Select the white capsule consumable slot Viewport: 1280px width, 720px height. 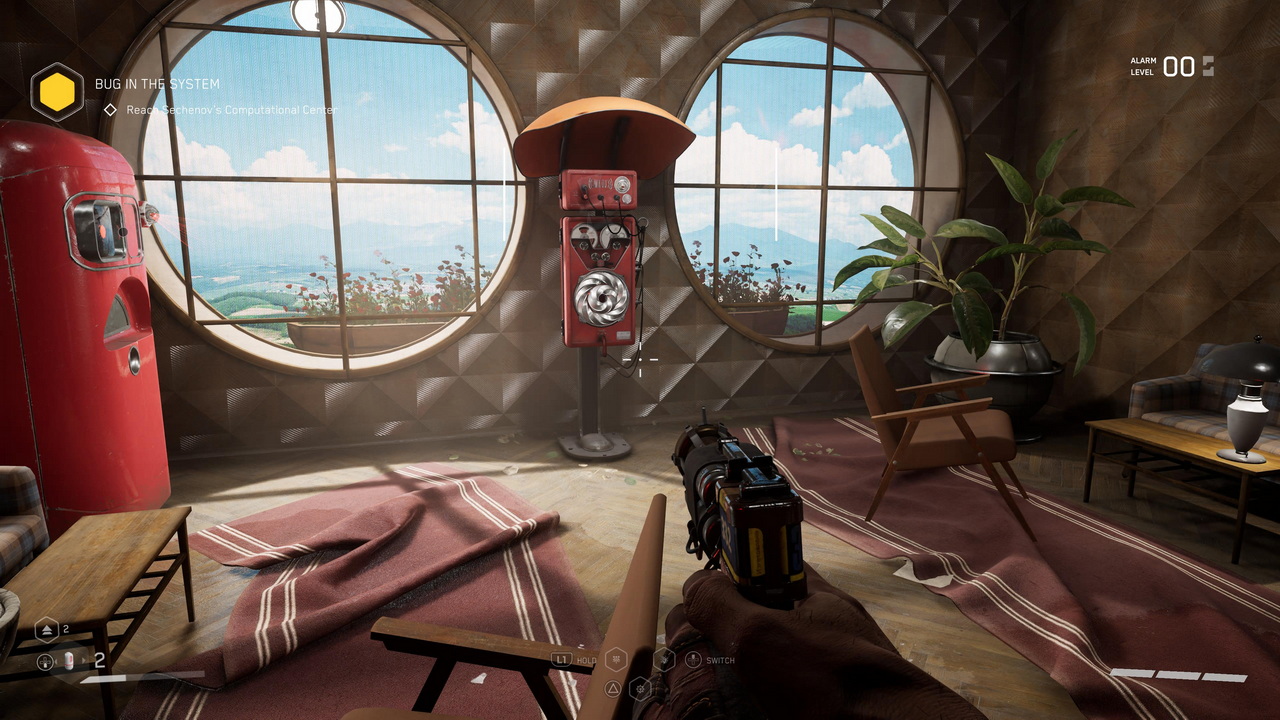coord(69,660)
